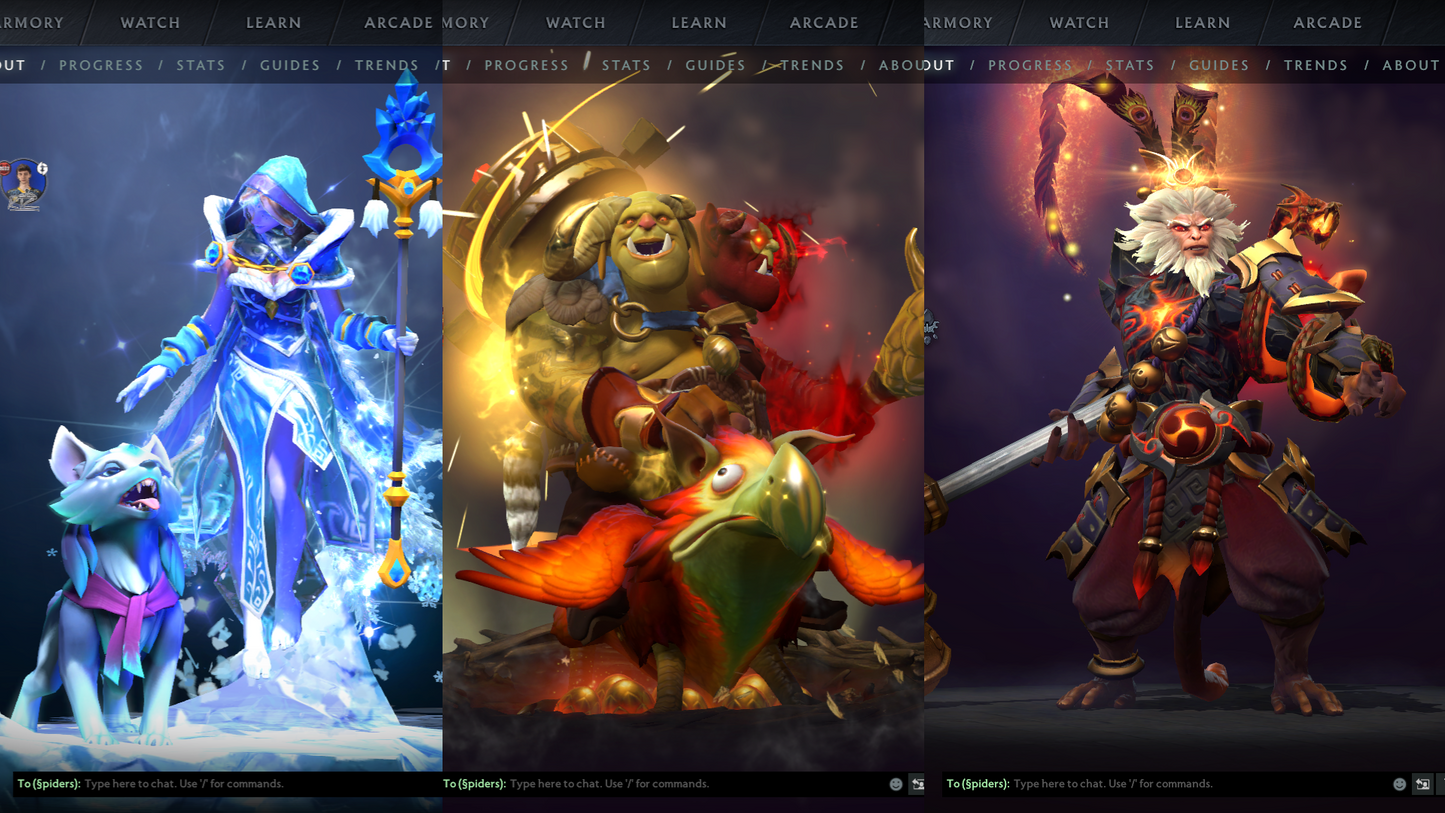Open emoji picker in Monkey King panel's chat bar
Viewport: 1445px width, 813px height.
point(1399,784)
